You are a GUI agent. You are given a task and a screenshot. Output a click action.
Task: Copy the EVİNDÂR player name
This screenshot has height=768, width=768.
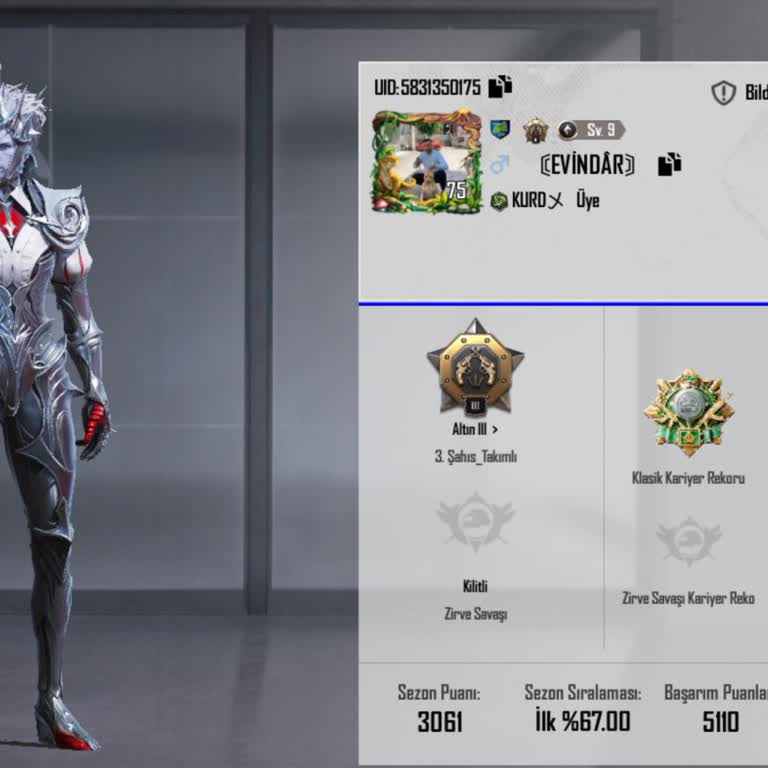(669, 165)
